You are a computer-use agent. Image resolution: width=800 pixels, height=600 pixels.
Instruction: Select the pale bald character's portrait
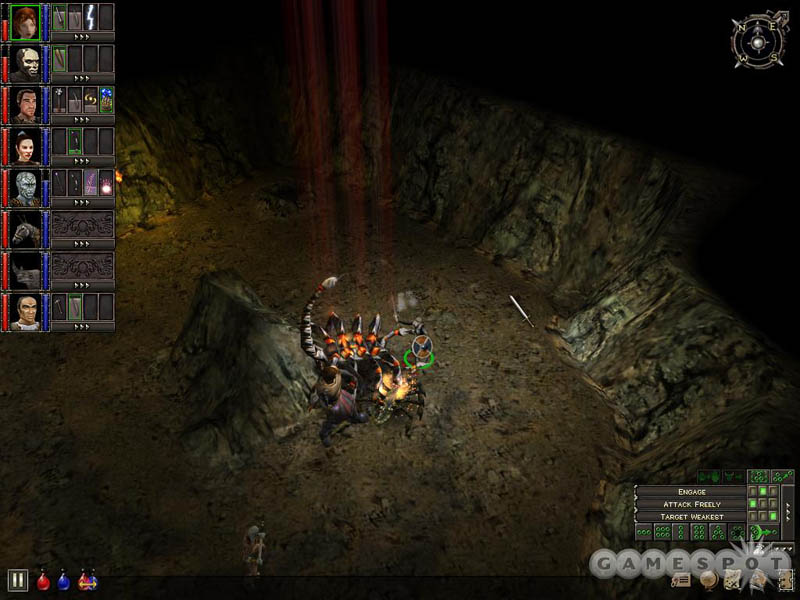point(25,62)
